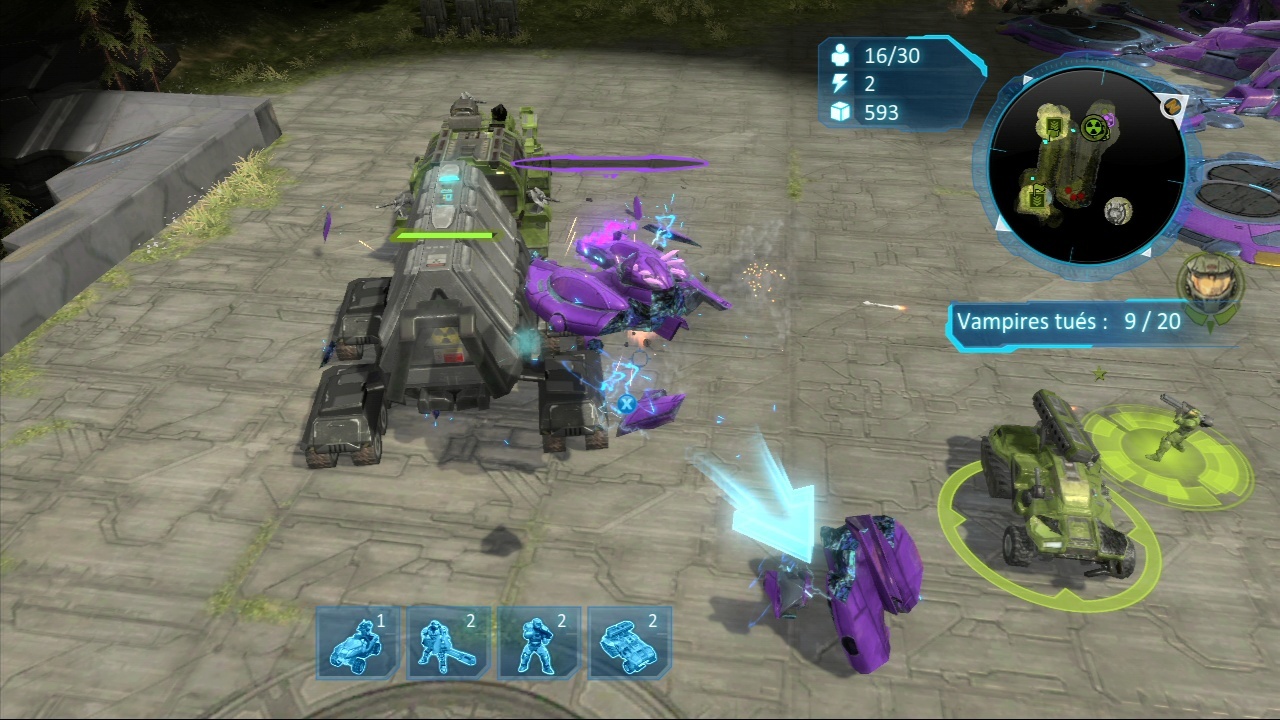Click the Spartan helmet icon
Screen dimensions: 1280x720
[1209, 283]
